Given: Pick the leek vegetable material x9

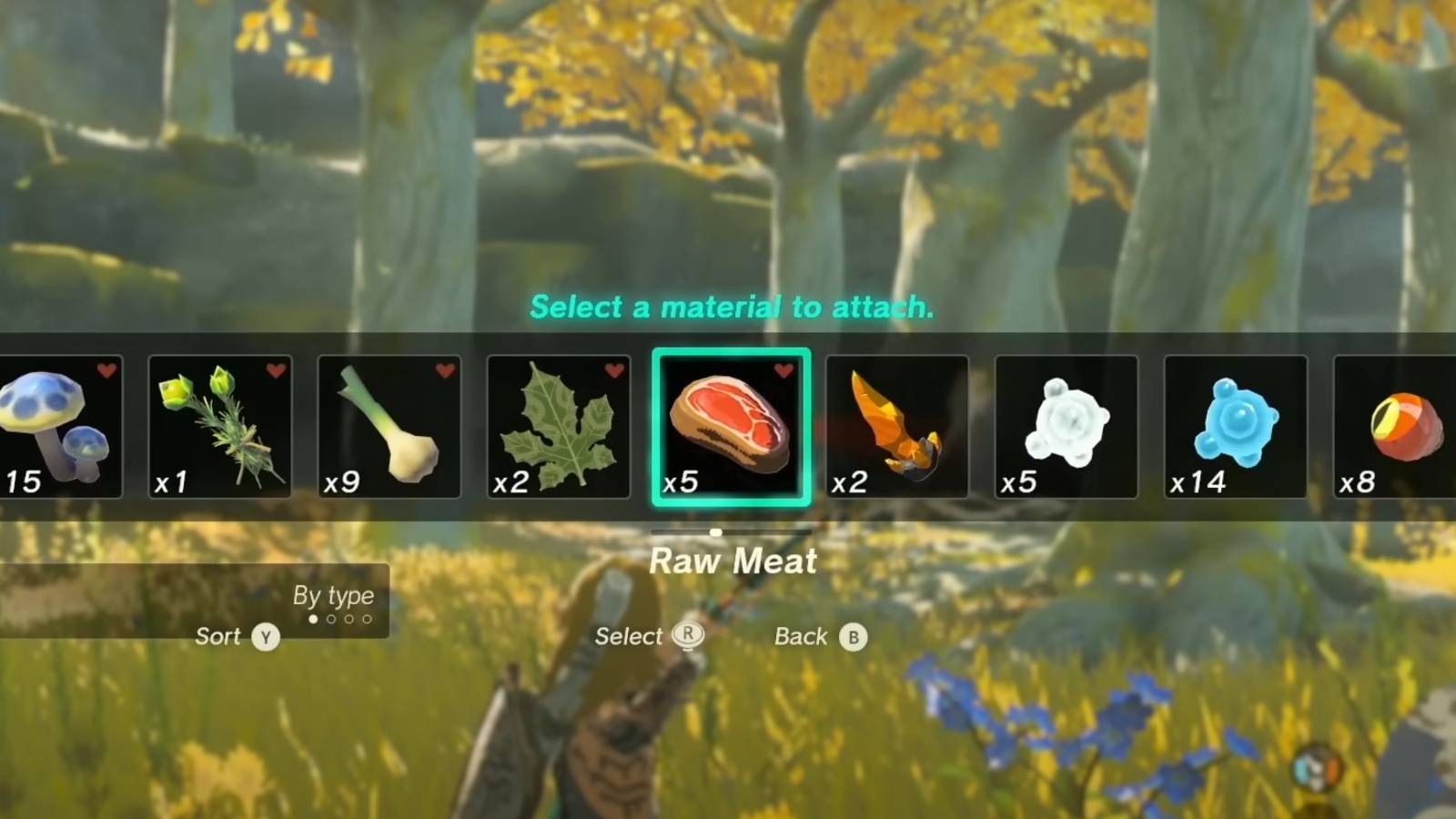Looking at the screenshot, I should click(x=389, y=426).
